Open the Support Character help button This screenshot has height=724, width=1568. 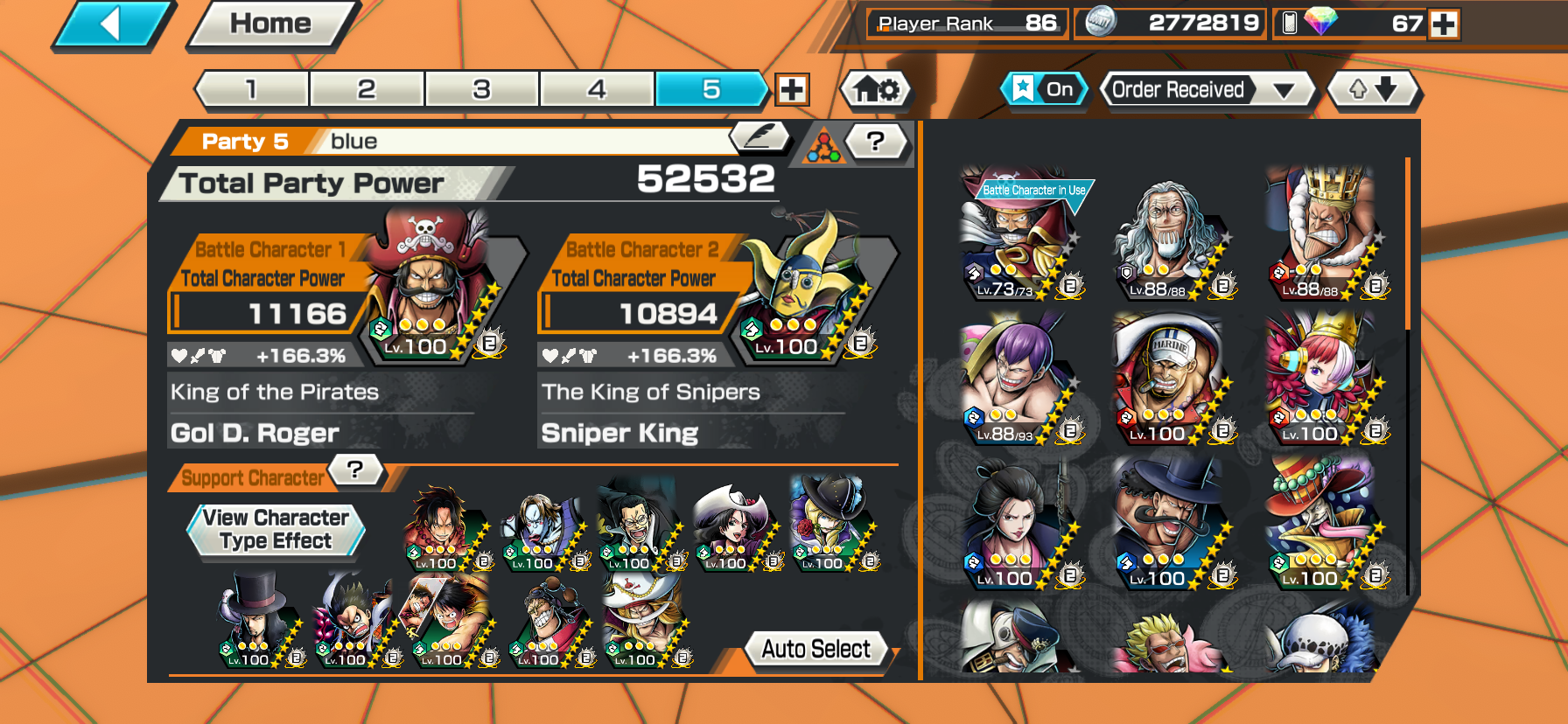(x=355, y=470)
